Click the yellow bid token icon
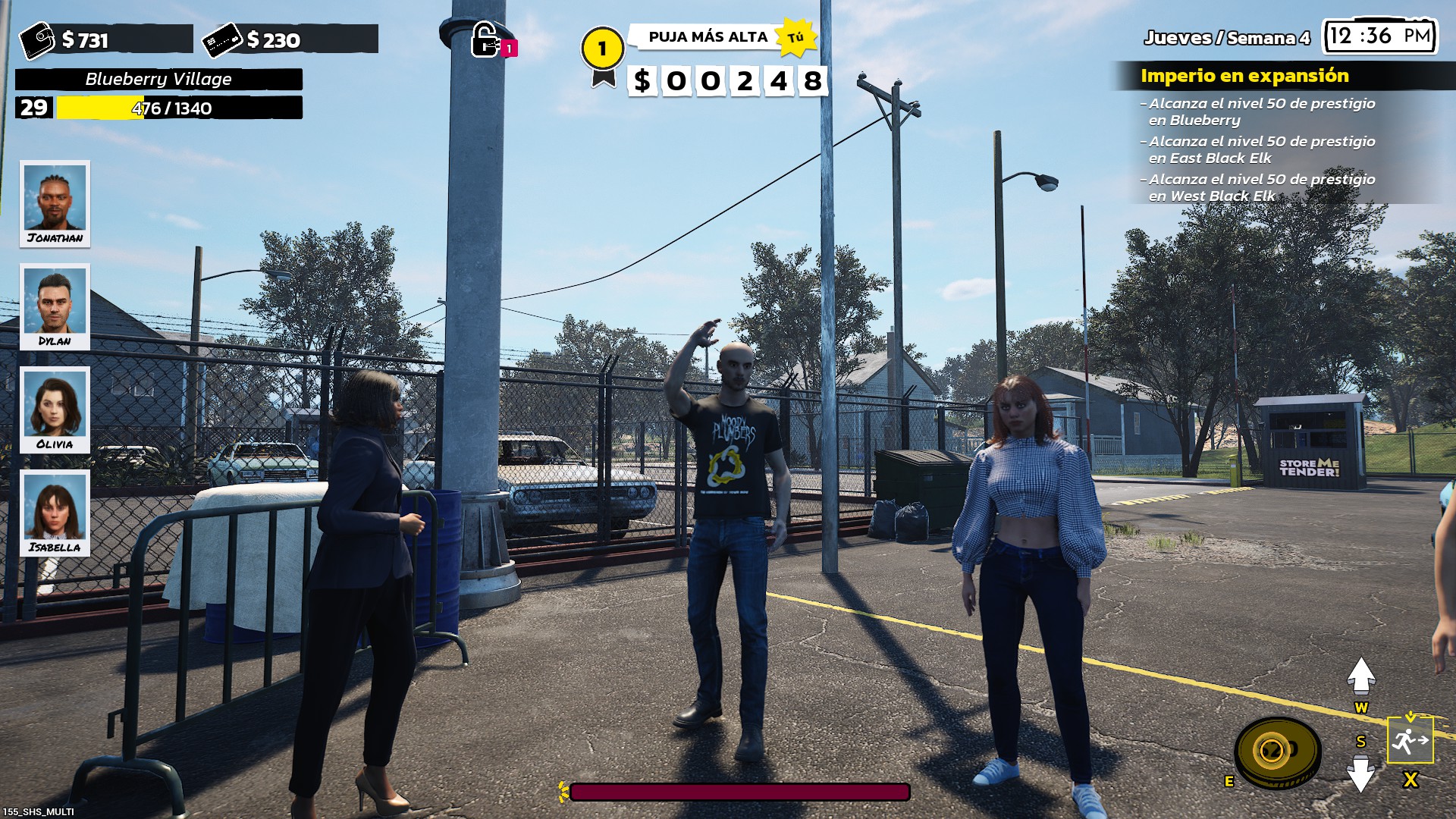Image resolution: width=1456 pixels, height=819 pixels. coord(1278,752)
